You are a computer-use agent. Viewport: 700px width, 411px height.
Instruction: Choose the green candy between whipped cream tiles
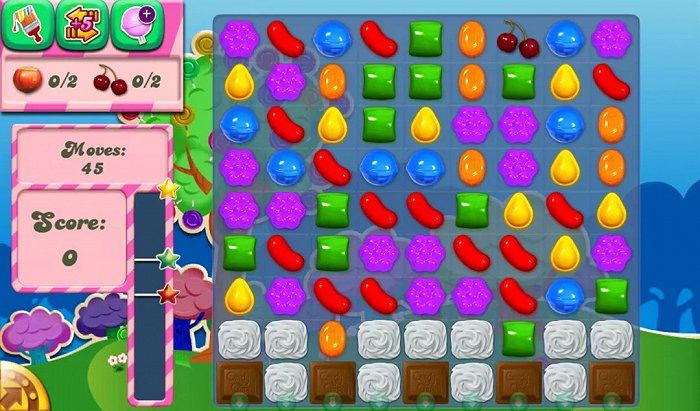[x=518, y=337]
